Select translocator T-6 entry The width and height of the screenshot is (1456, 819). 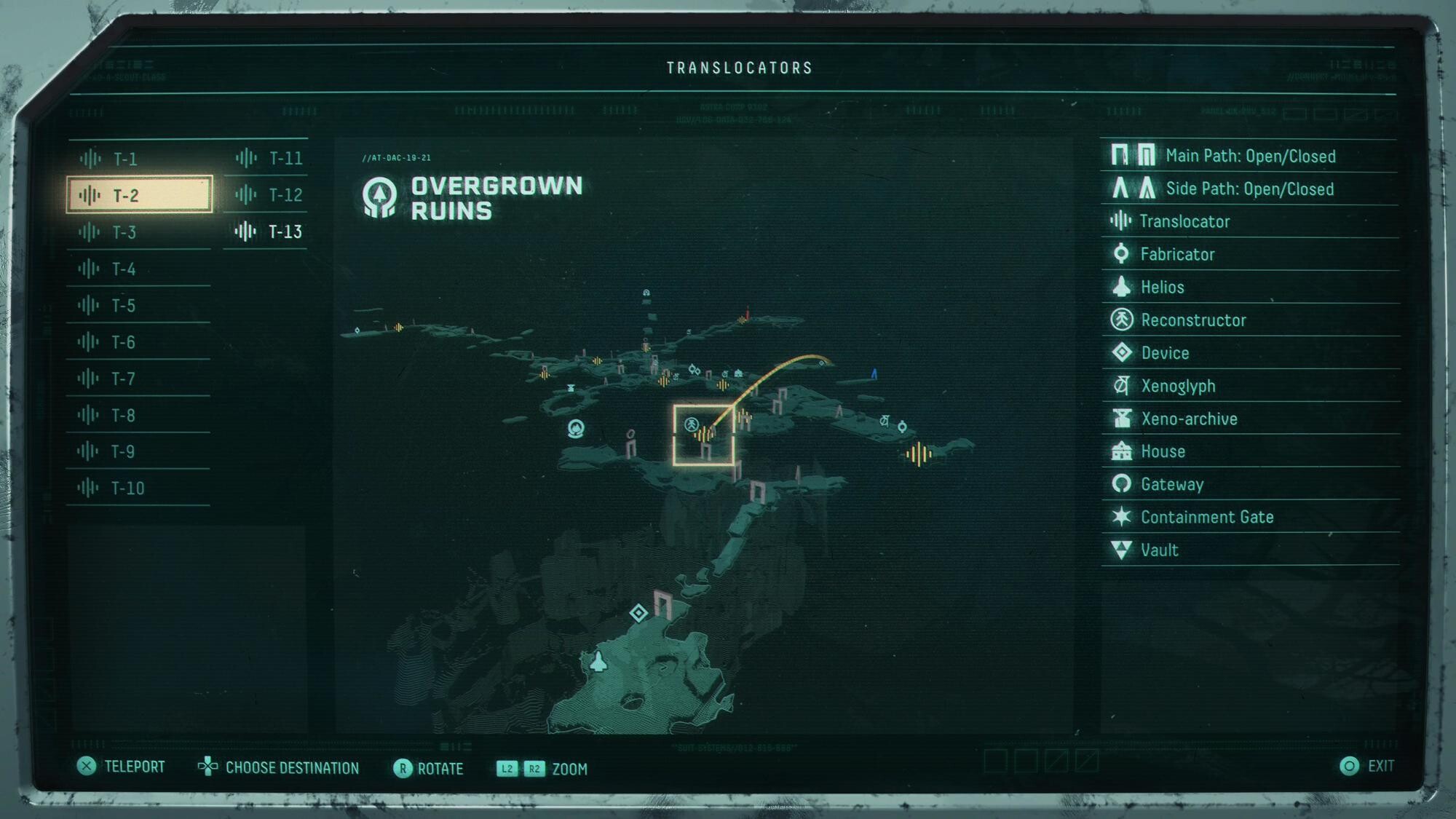coord(138,342)
